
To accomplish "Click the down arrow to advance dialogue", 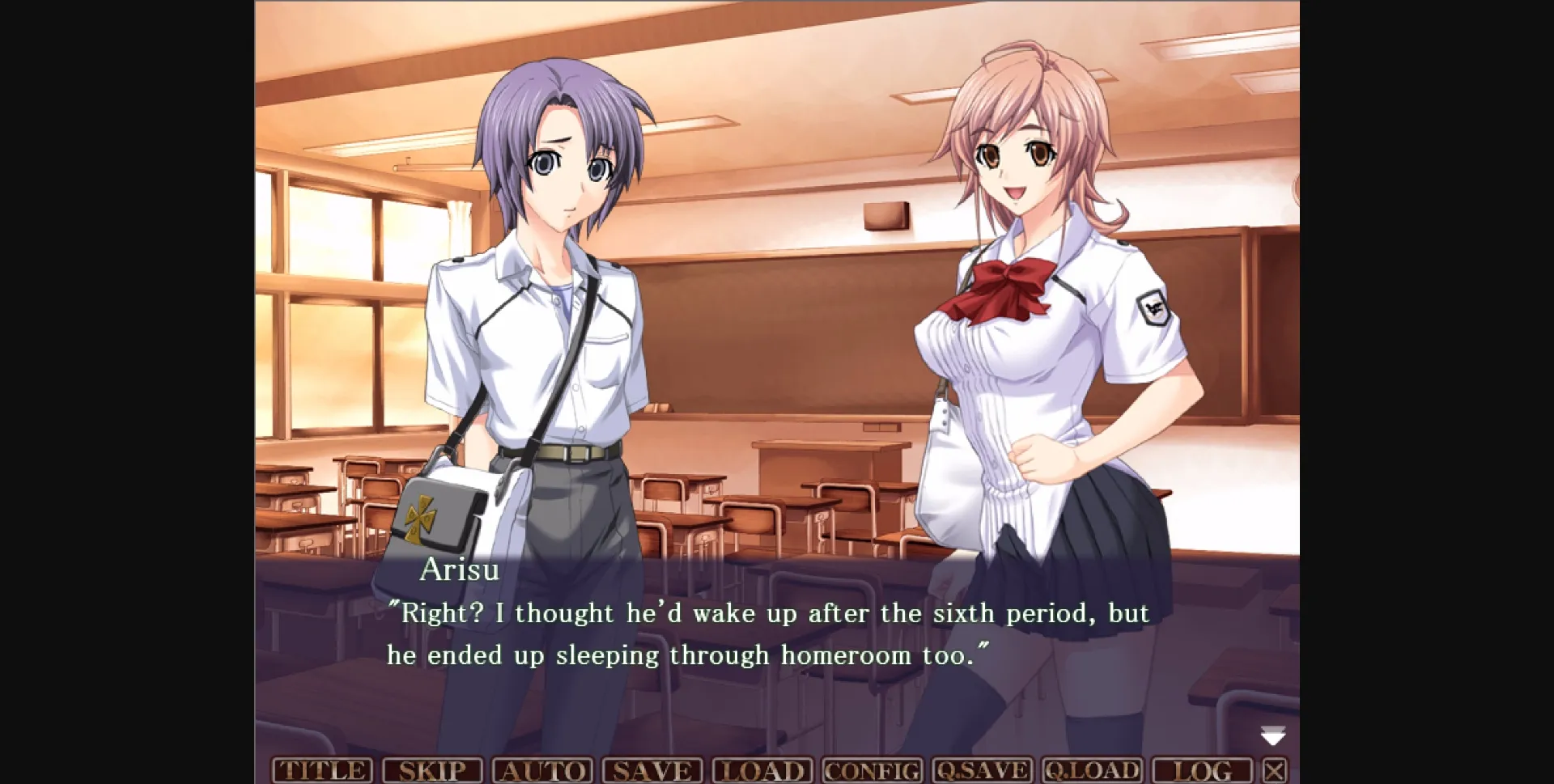I will click(1275, 736).
